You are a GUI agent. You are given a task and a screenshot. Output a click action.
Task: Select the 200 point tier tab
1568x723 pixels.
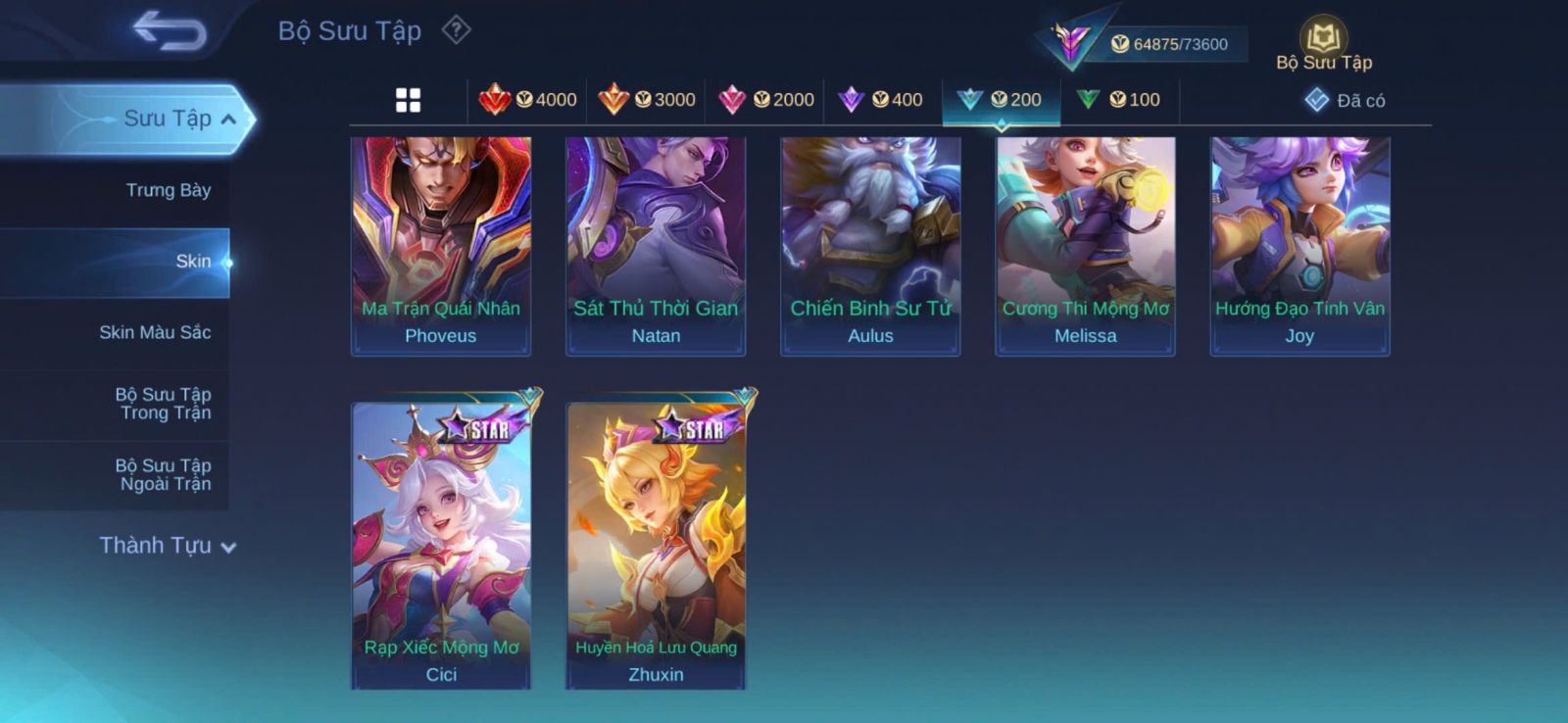(x=1001, y=100)
